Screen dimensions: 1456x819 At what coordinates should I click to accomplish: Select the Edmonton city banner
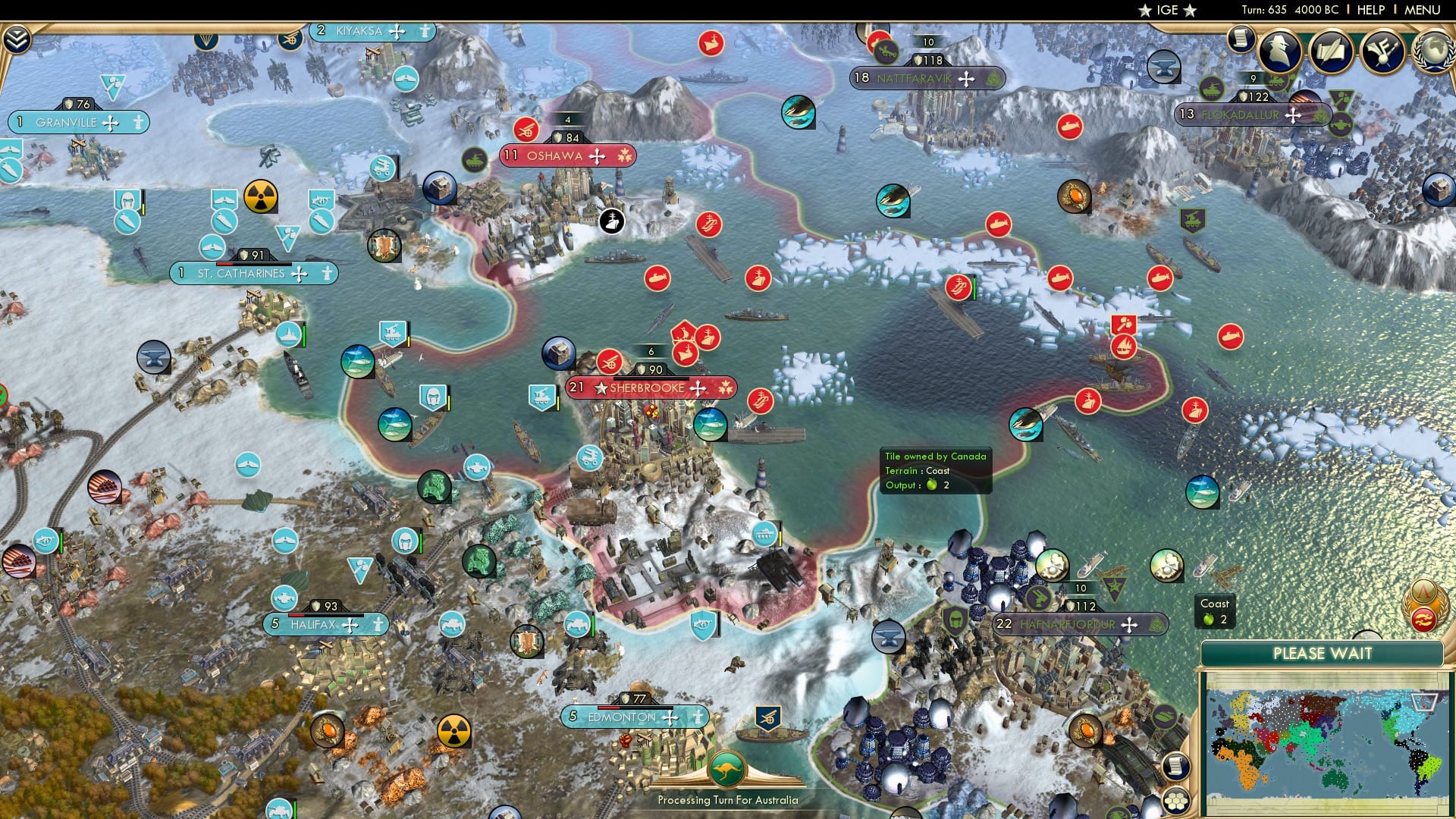tap(635, 716)
